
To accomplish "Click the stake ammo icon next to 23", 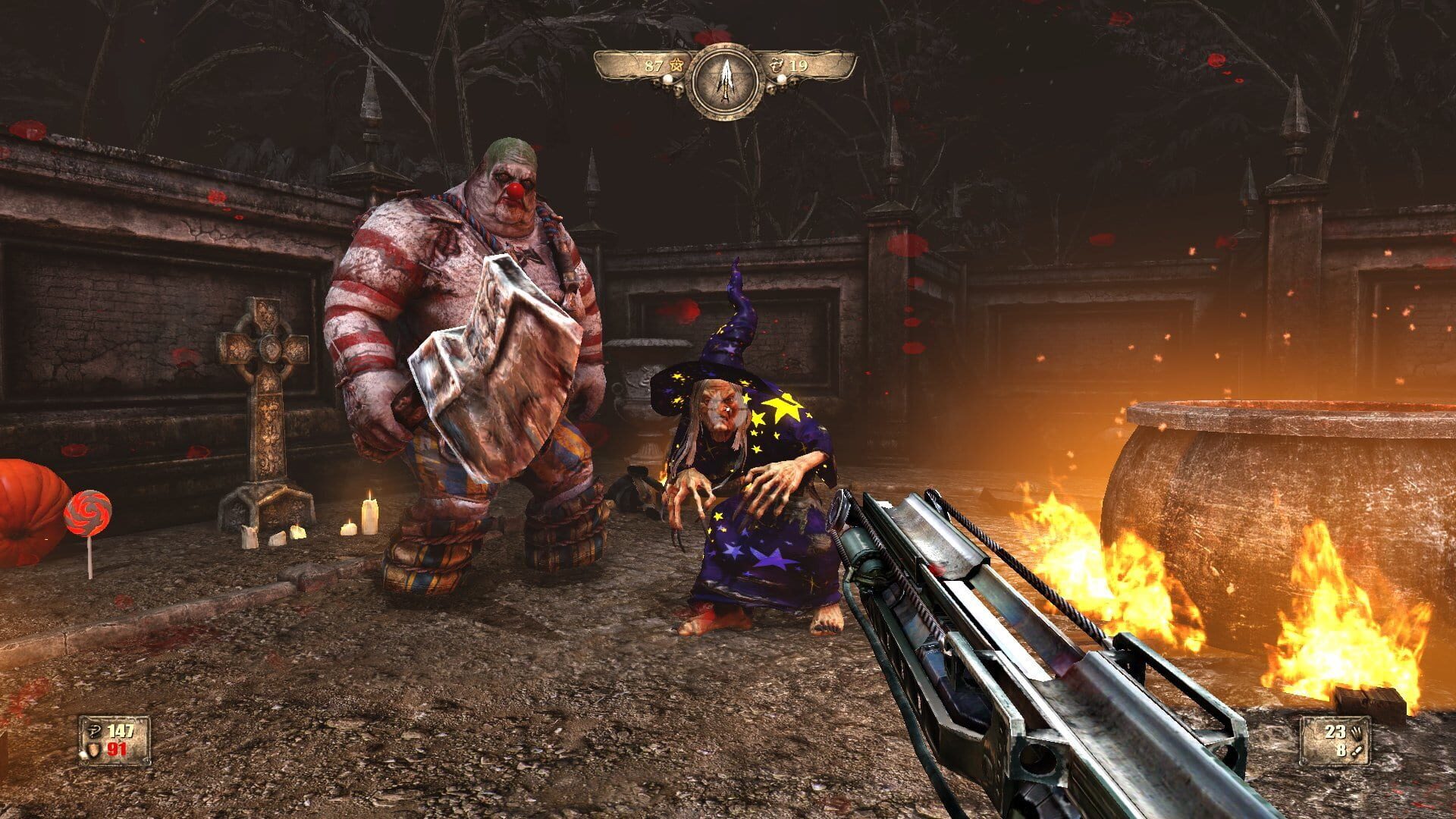I will (1357, 733).
